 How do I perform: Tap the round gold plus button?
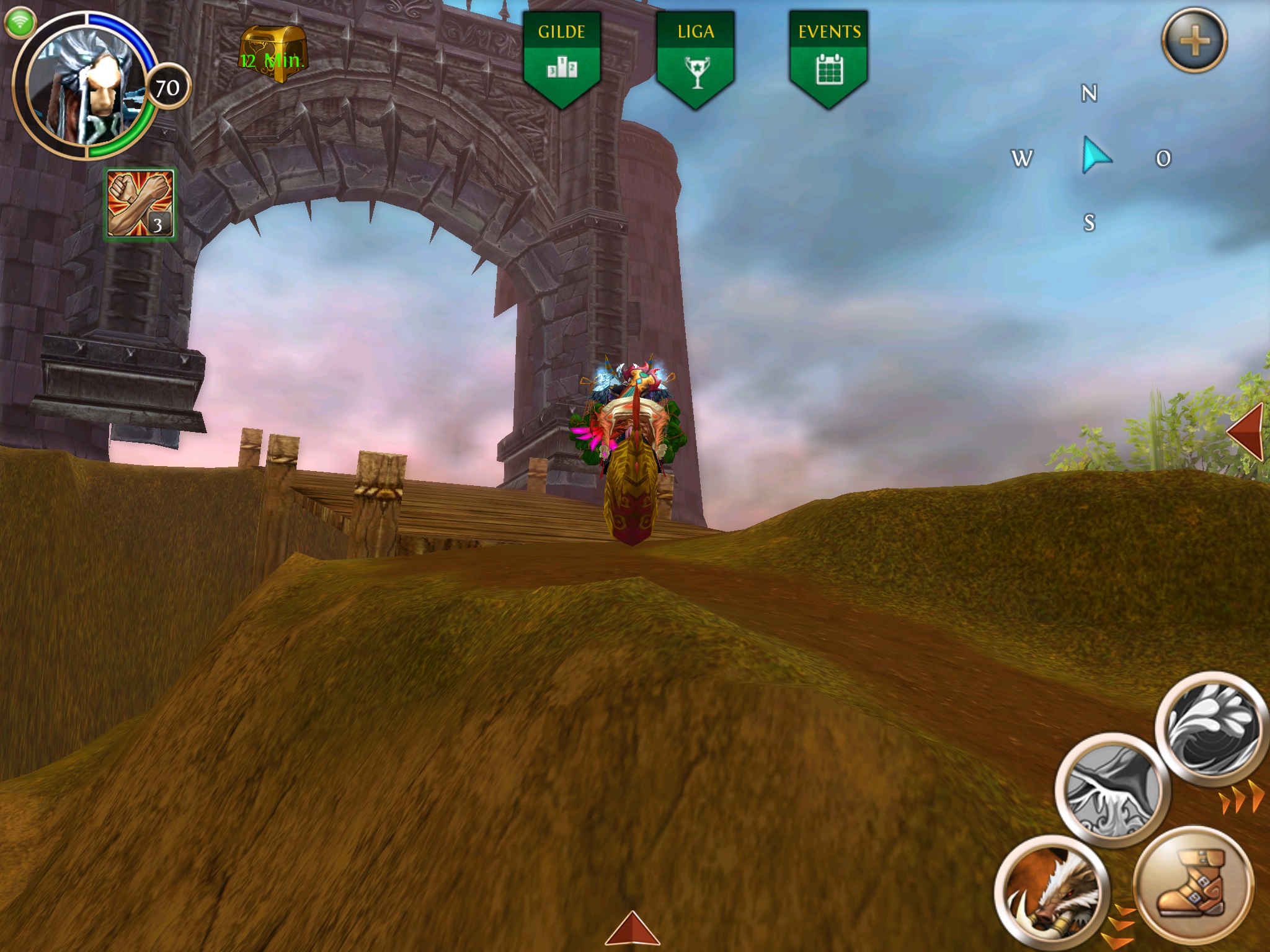coord(1194,41)
